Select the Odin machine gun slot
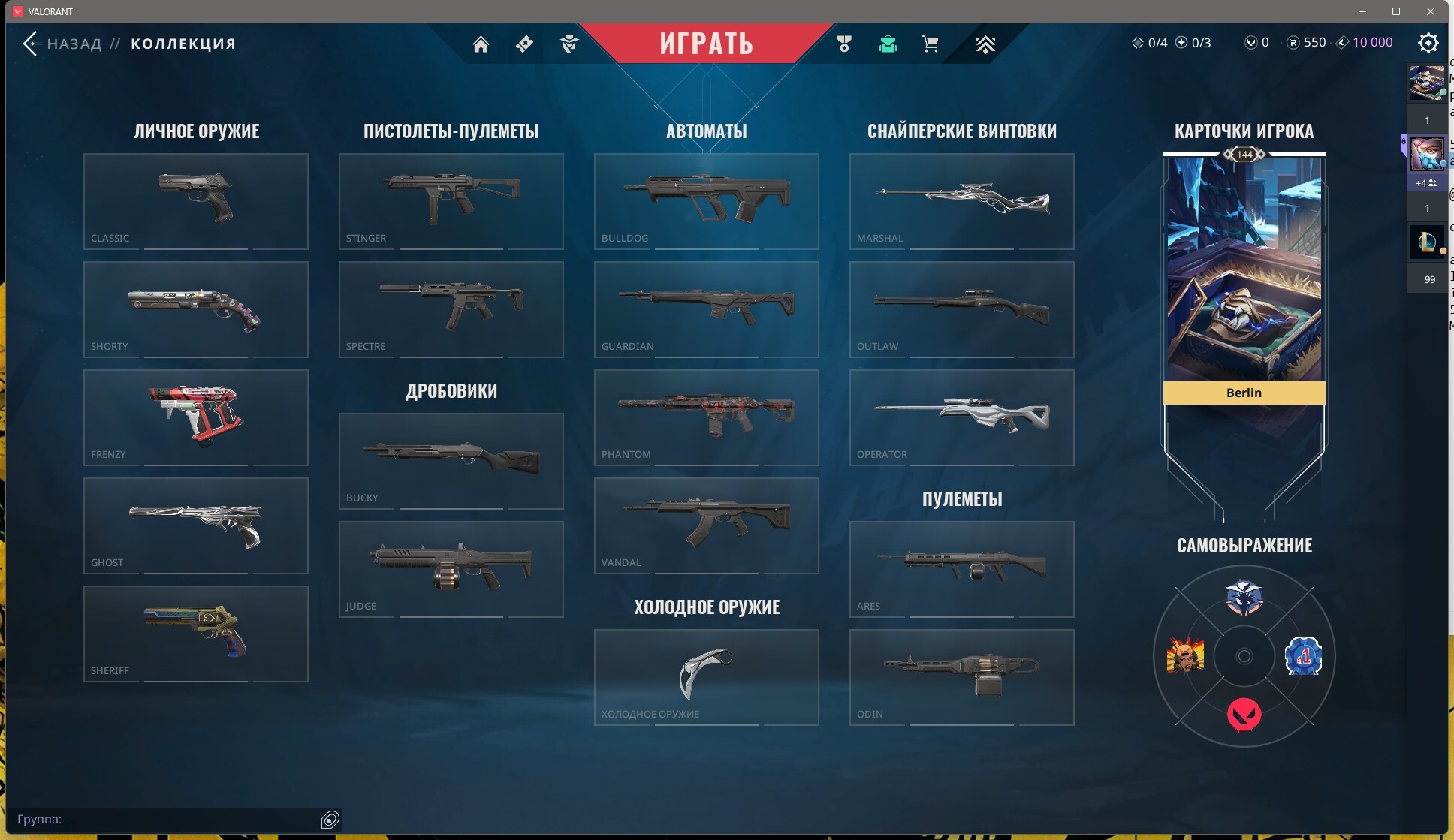This screenshot has height=840, width=1454. coord(962,677)
